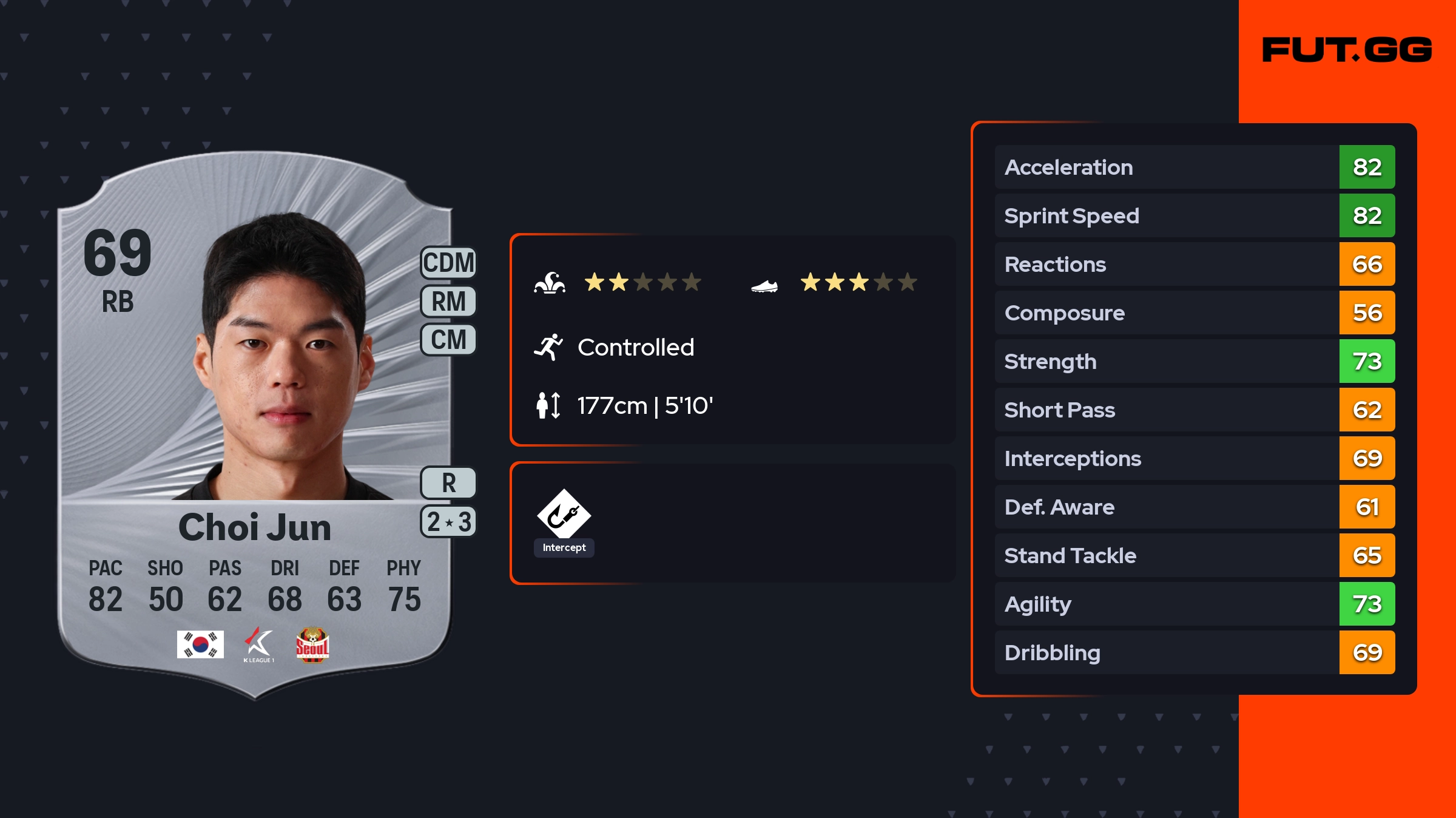Viewport: 1456px width, 818px height.
Task: Click the CDM alternate position badge
Action: (x=448, y=263)
